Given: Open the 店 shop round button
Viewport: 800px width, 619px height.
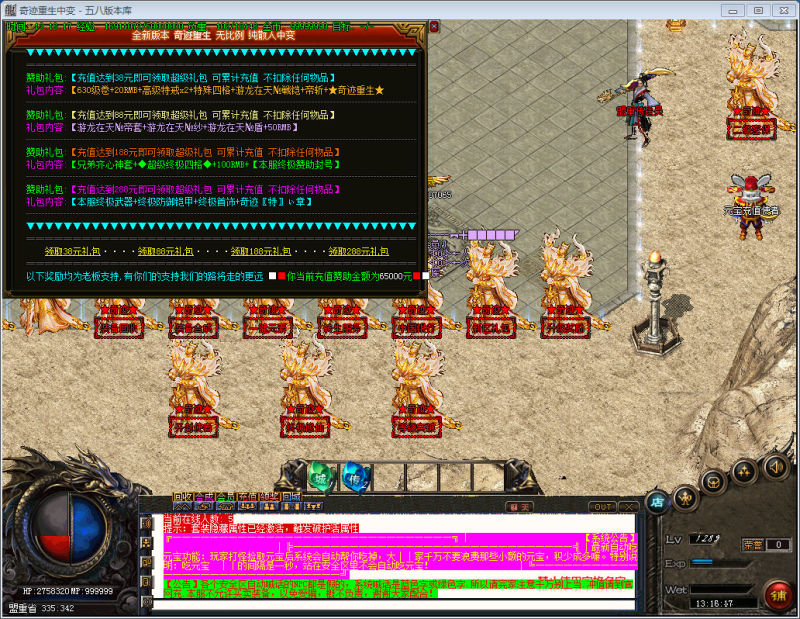Looking at the screenshot, I should pos(656,500).
